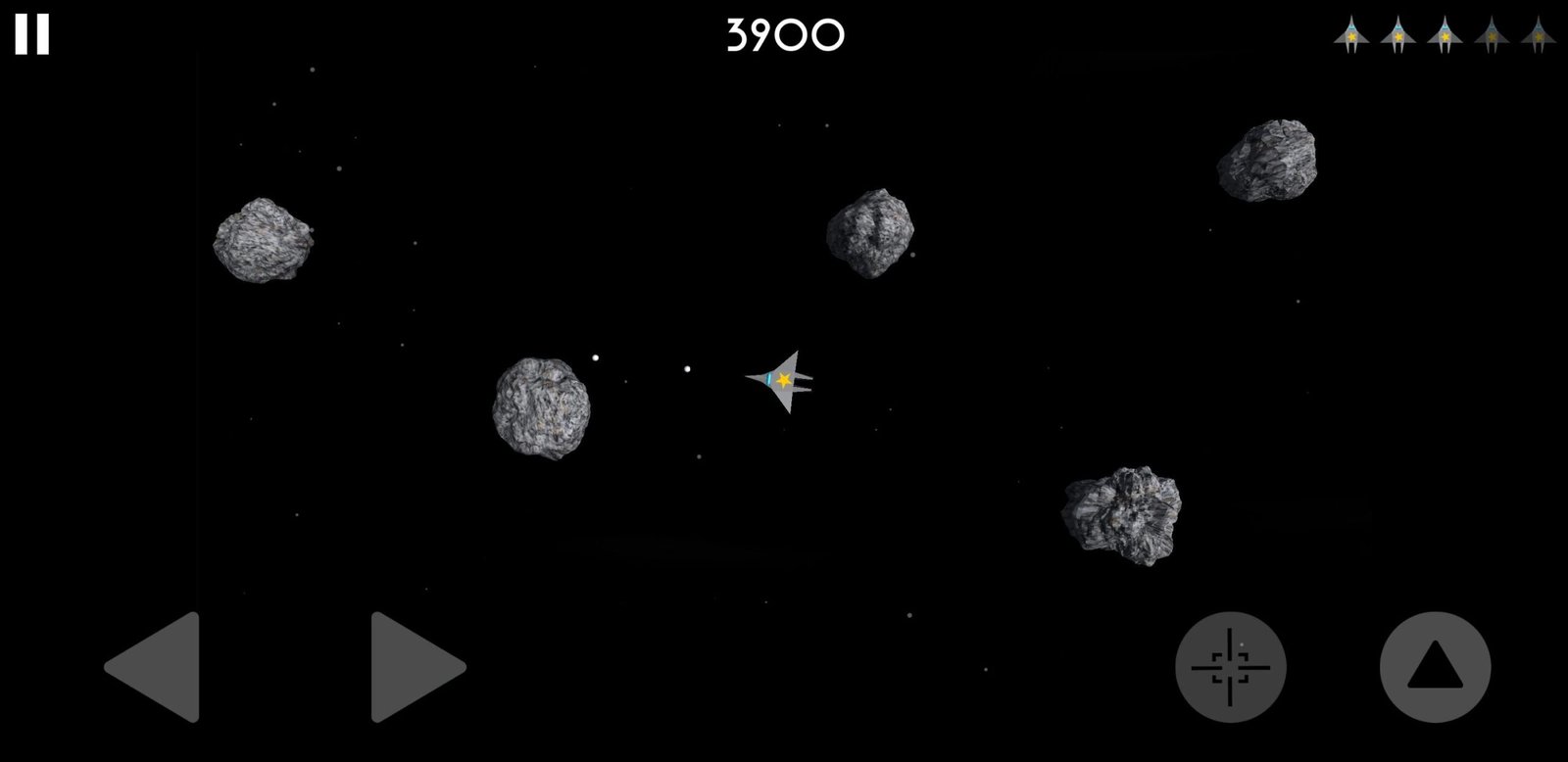Activate the thrust triangle button
Image resolution: width=1568 pixels, height=762 pixels.
(1435, 667)
